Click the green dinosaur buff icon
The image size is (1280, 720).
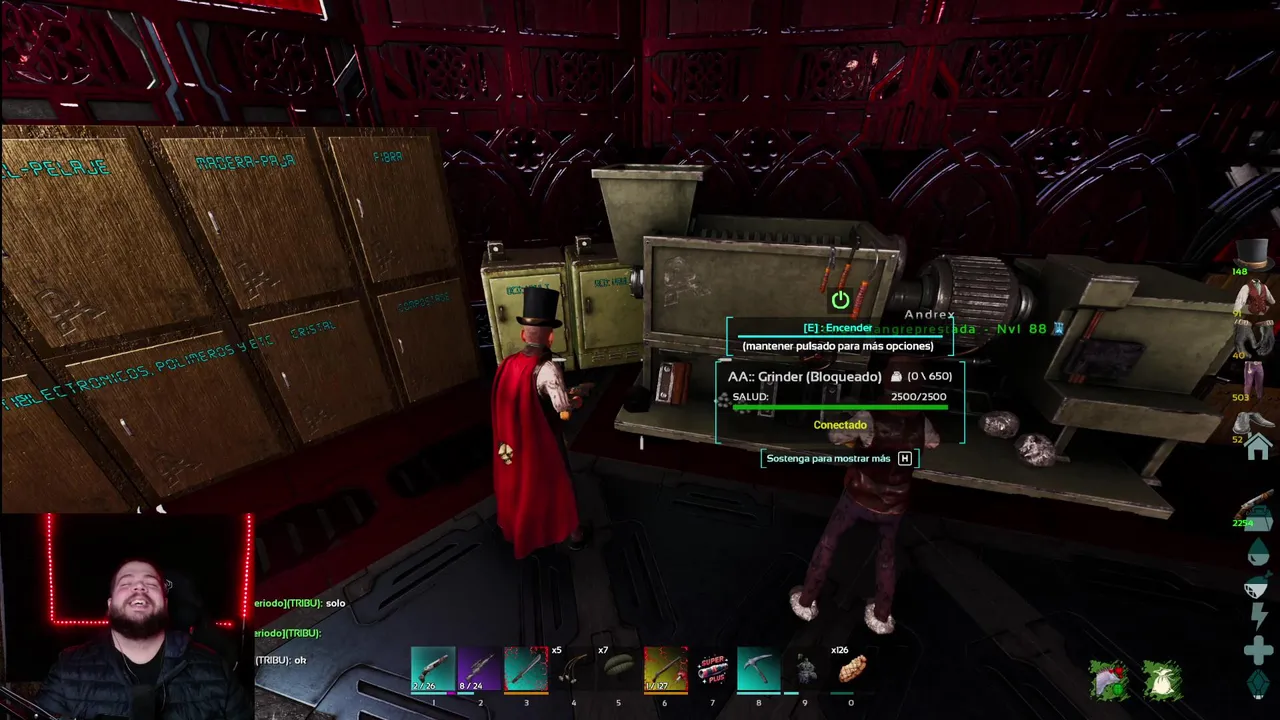pyautogui.click(x=1109, y=681)
